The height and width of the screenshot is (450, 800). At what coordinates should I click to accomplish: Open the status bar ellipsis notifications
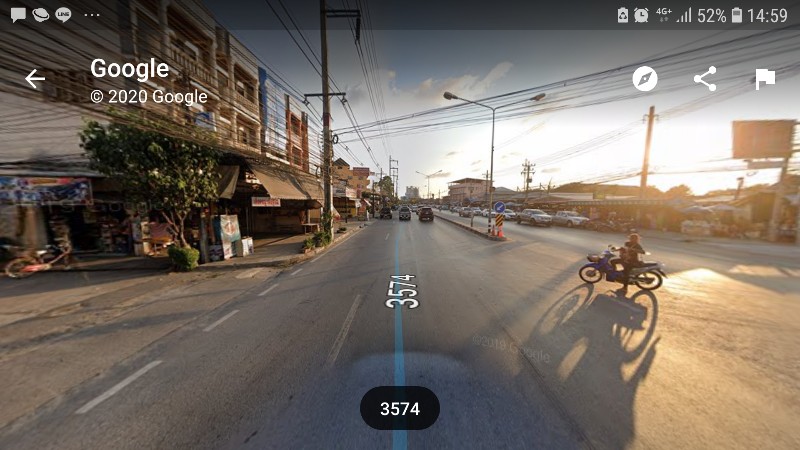pos(92,15)
